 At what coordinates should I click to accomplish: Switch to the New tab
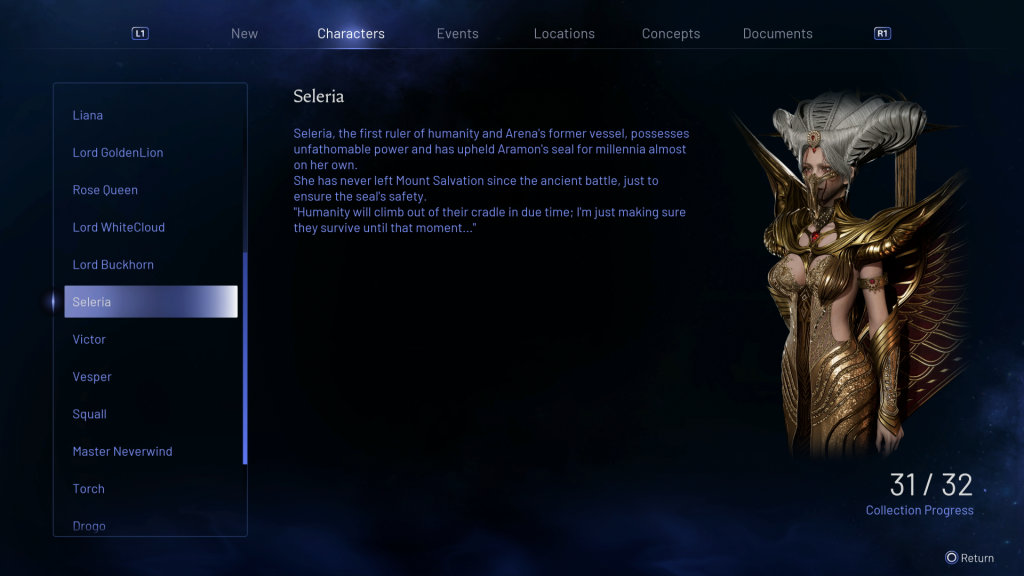(244, 34)
